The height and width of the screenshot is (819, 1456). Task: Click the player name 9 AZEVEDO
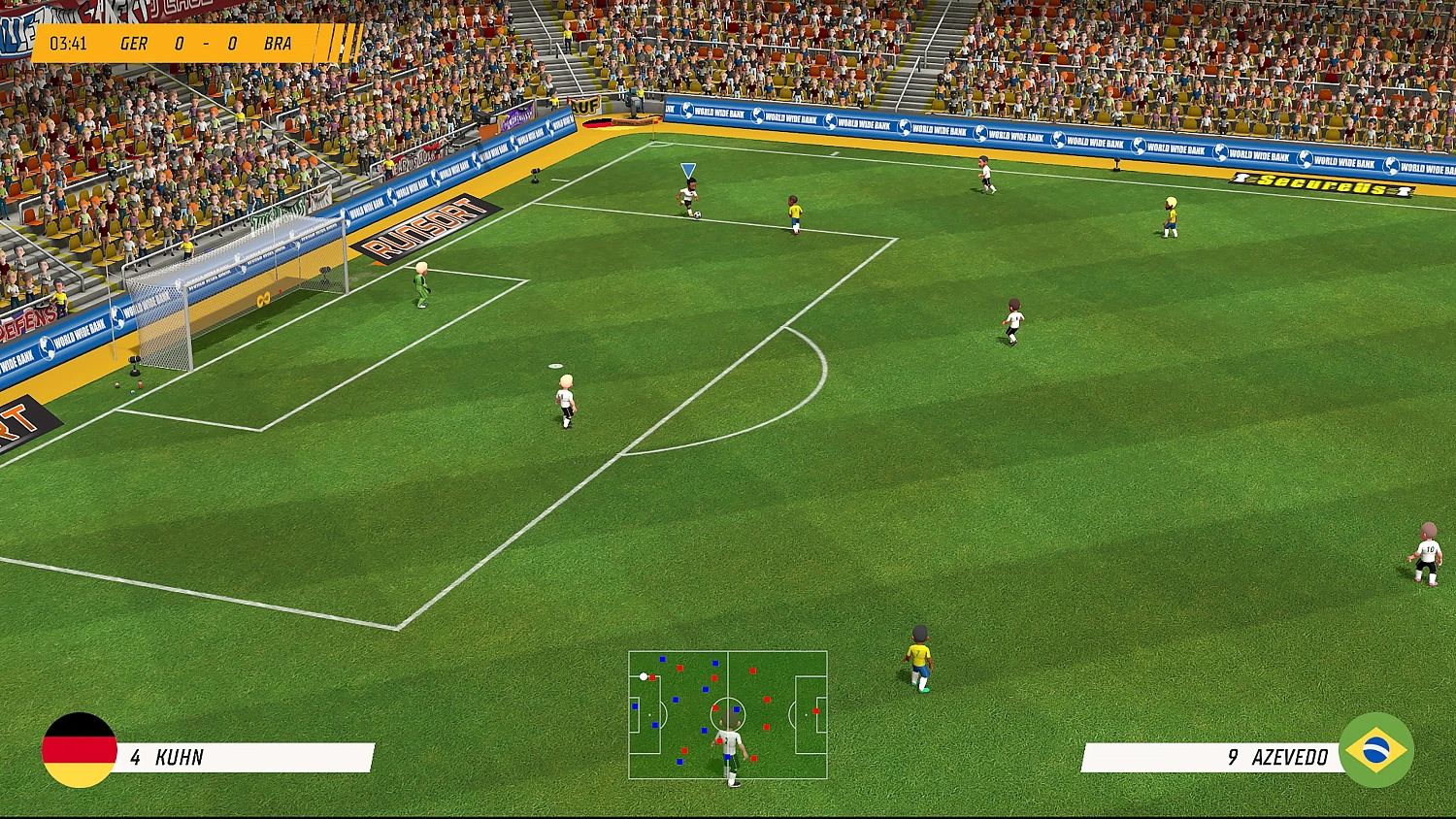point(1279,758)
